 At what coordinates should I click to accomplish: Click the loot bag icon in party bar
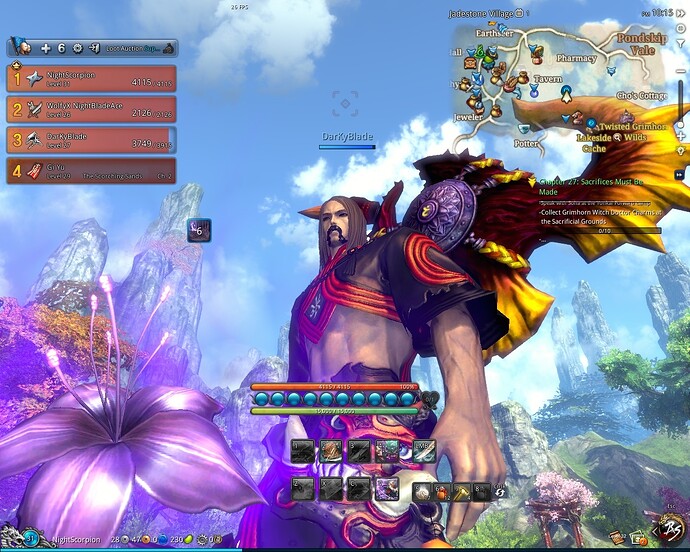click(x=169, y=47)
